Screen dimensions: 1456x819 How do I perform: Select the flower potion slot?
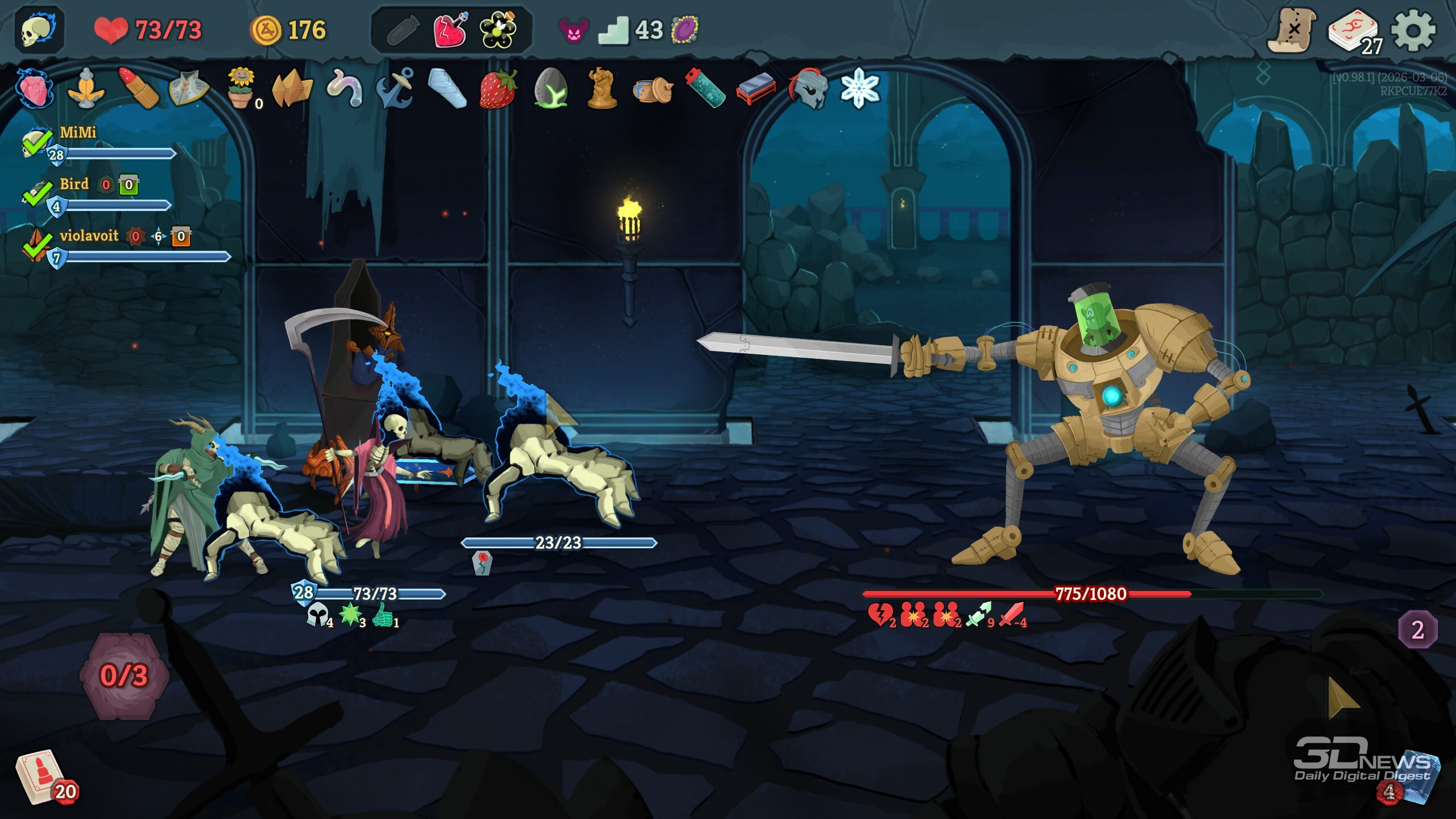498,30
